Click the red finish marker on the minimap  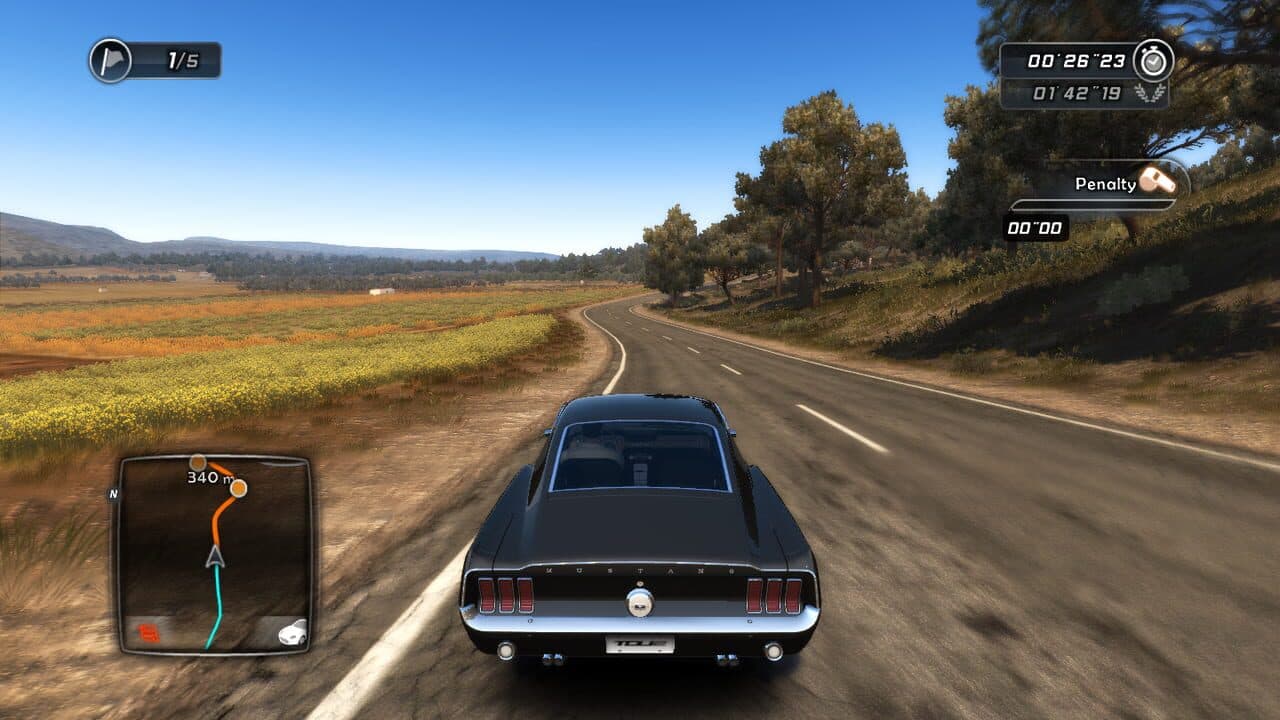(147, 634)
